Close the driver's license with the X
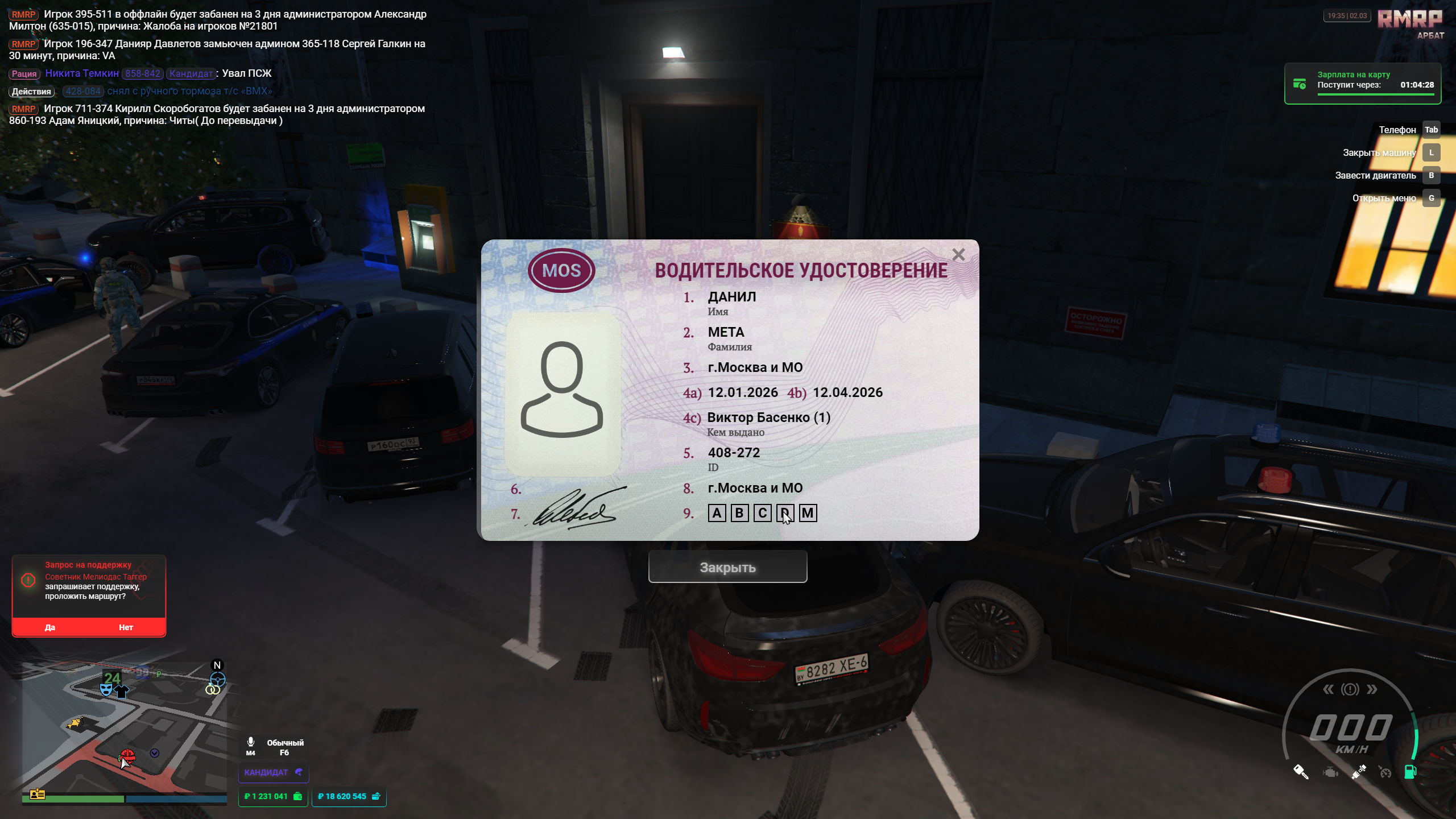 coord(958,255)
